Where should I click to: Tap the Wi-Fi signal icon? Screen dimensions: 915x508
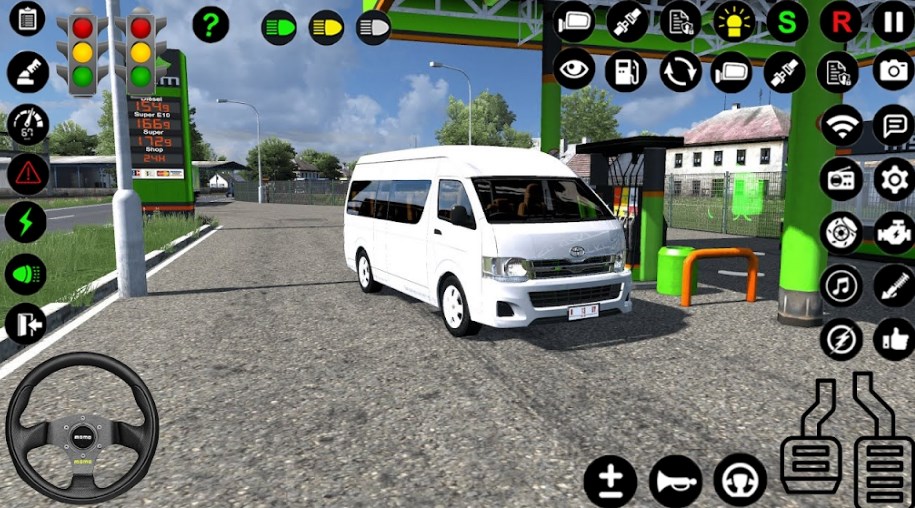841,125
